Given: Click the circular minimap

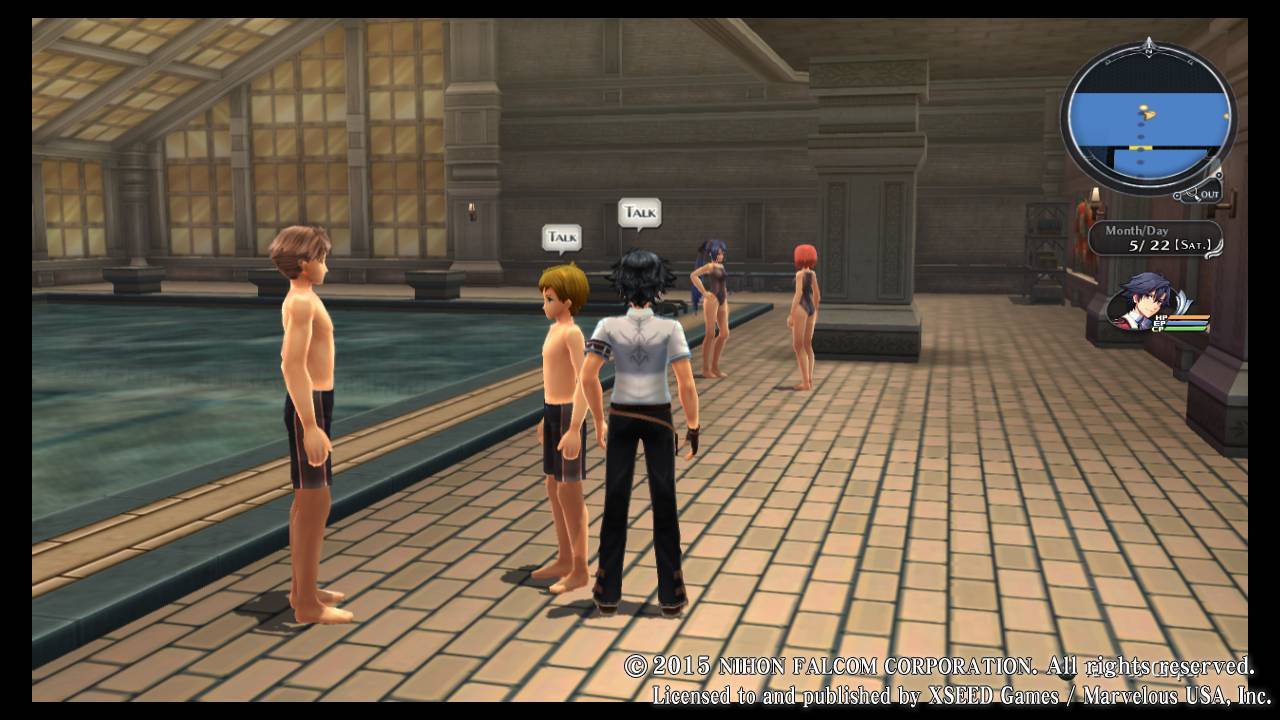Looking at the screenshot, I should point(1147,120).
